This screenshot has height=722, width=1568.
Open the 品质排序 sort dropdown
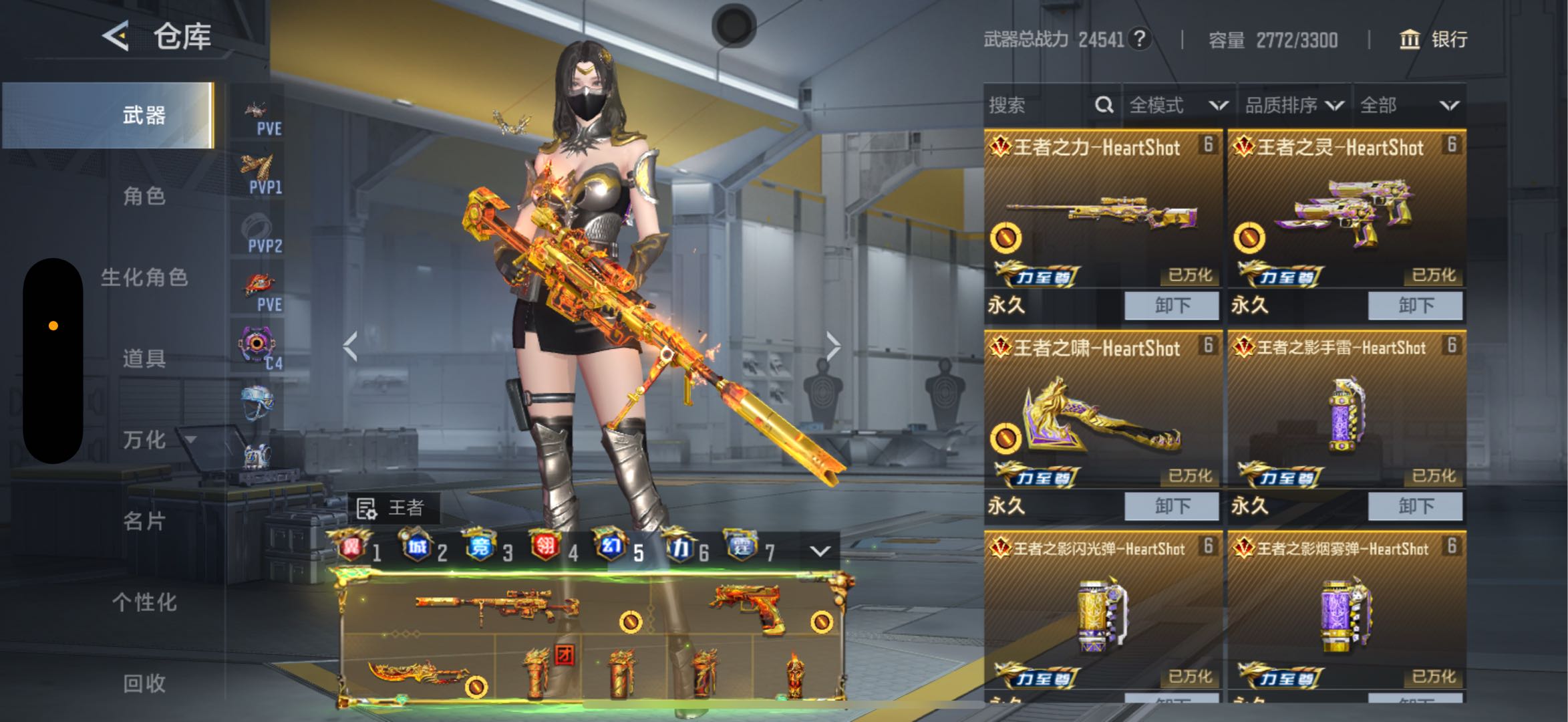1294,105
